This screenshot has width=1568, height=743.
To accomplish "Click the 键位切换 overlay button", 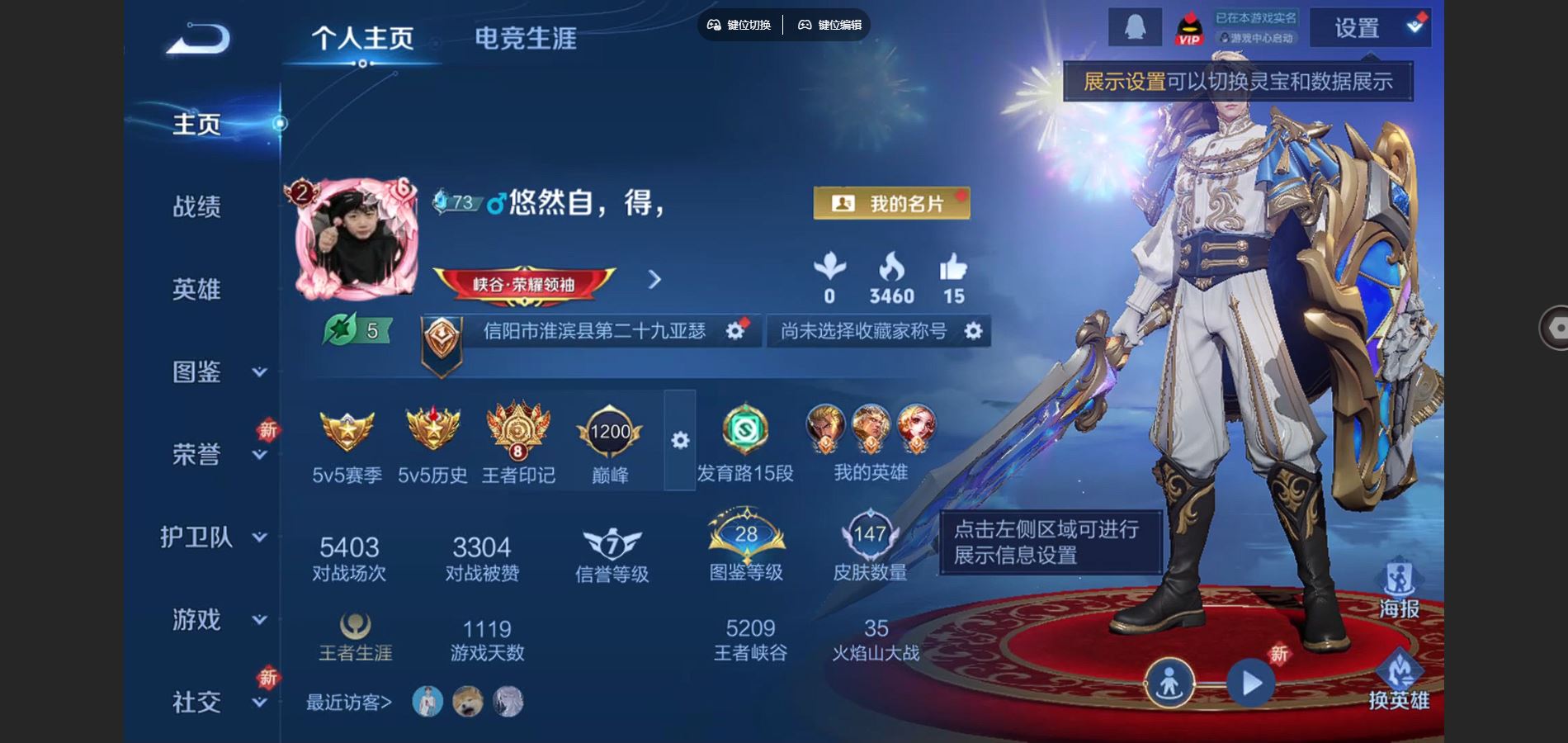I will pyautogui.click(x=739, y=25).
